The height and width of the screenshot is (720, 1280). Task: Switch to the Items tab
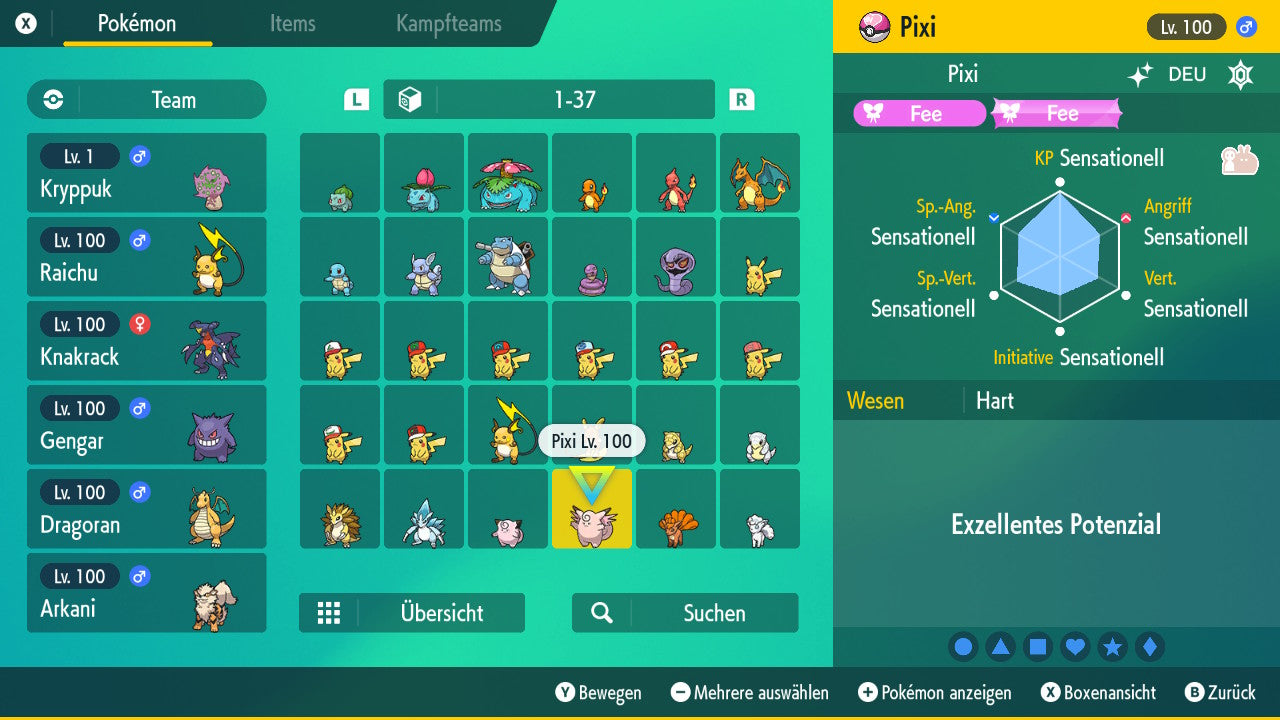pos(292,25)
